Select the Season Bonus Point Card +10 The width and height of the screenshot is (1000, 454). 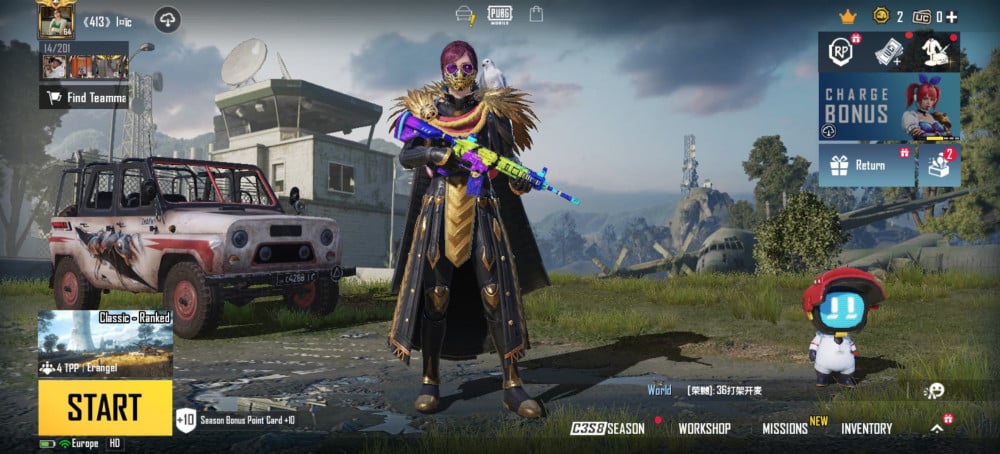click(240, 421)
